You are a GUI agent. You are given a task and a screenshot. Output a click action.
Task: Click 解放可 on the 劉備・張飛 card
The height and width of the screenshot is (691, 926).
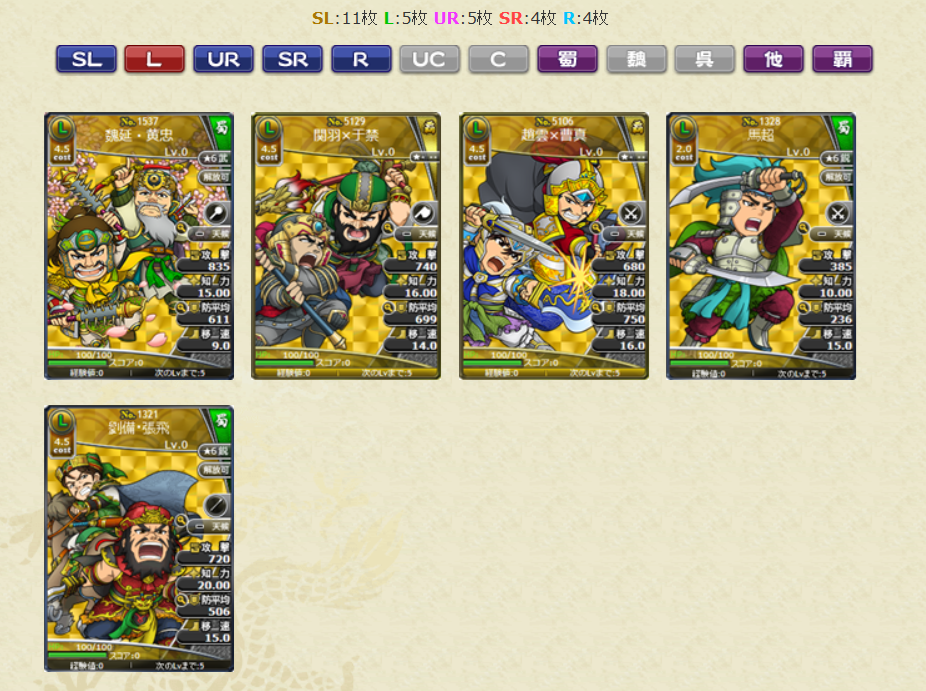click(215, 469)
